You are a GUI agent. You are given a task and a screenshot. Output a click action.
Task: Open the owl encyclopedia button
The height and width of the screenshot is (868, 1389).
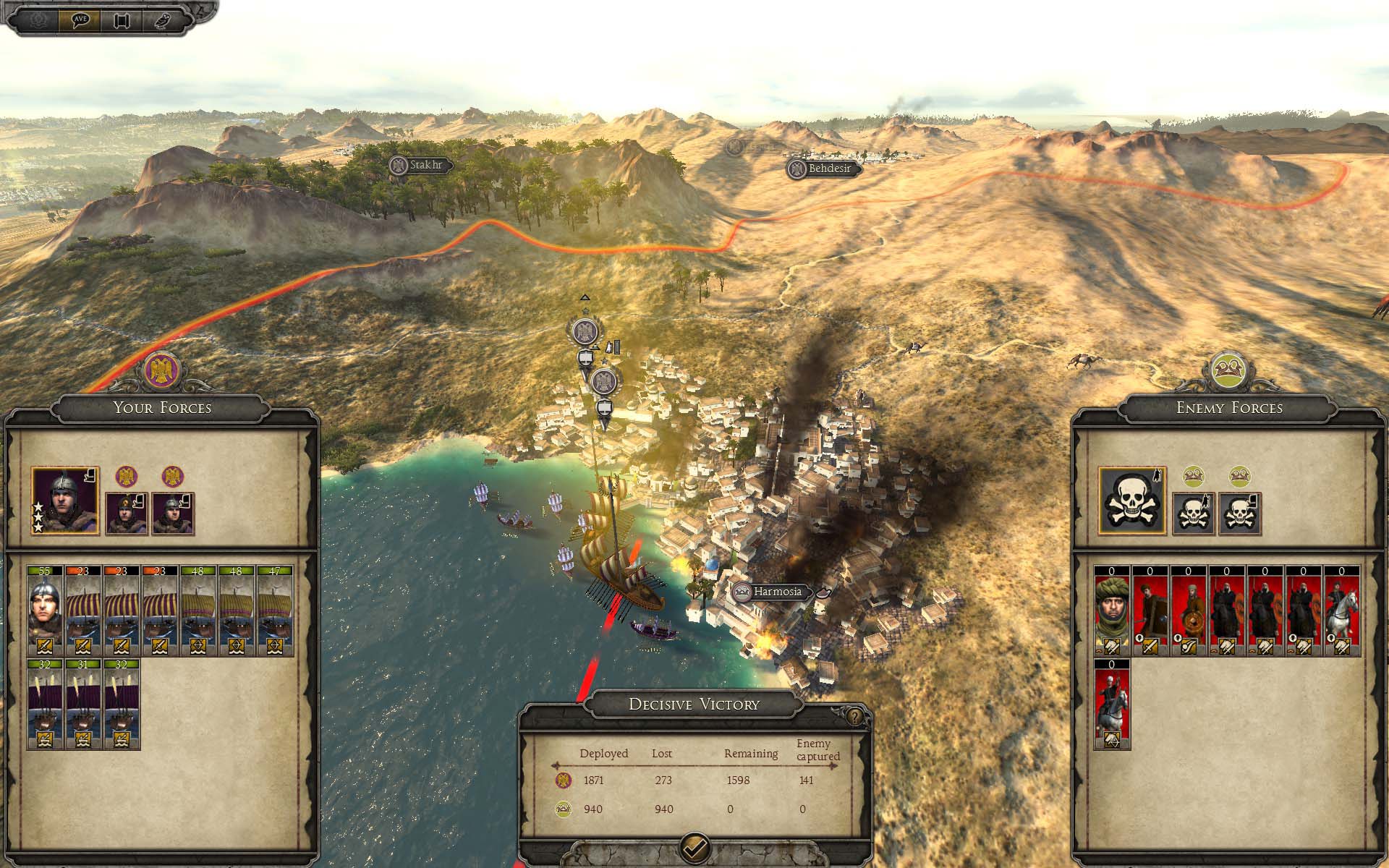click(161, 20)
